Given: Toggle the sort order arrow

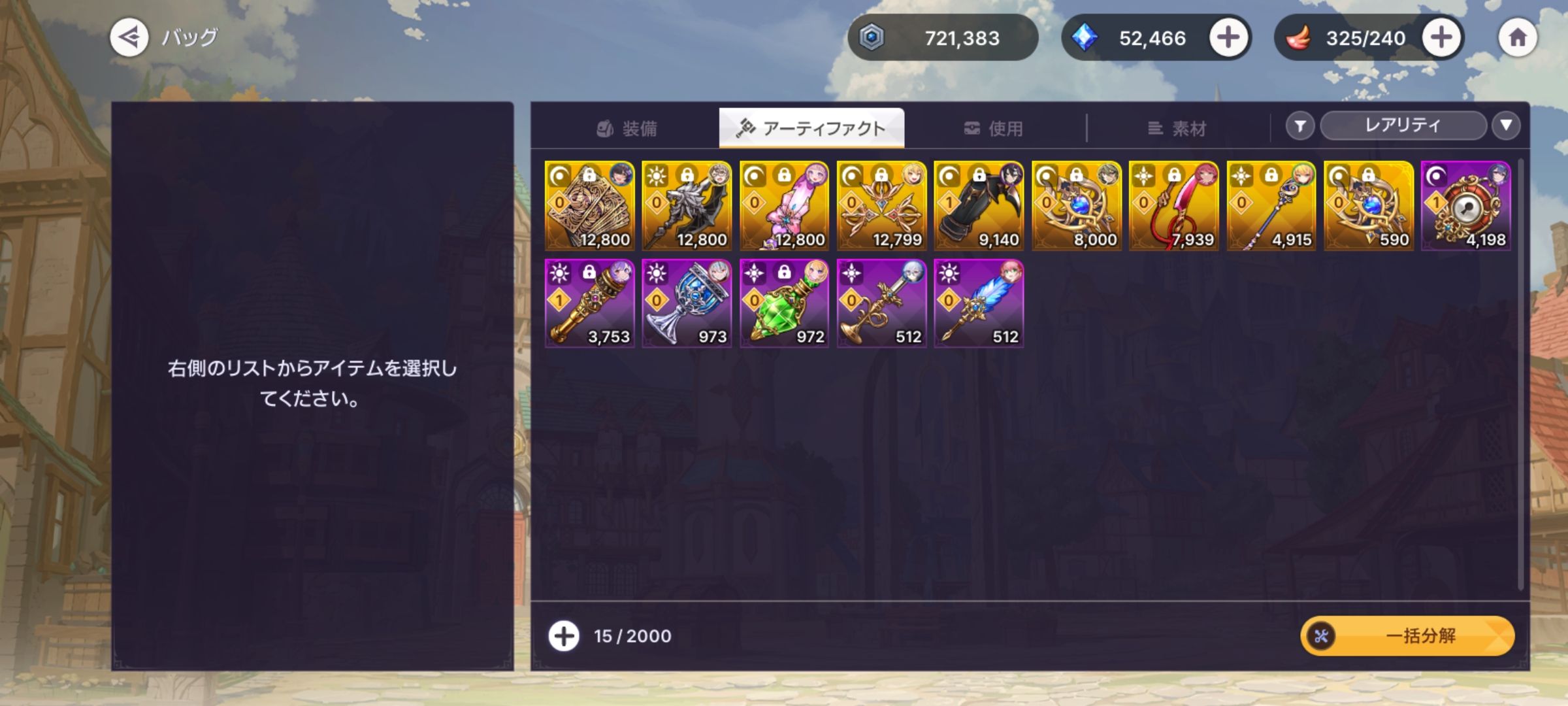Looking at the screenshot, I should (x=1506, y=126).
